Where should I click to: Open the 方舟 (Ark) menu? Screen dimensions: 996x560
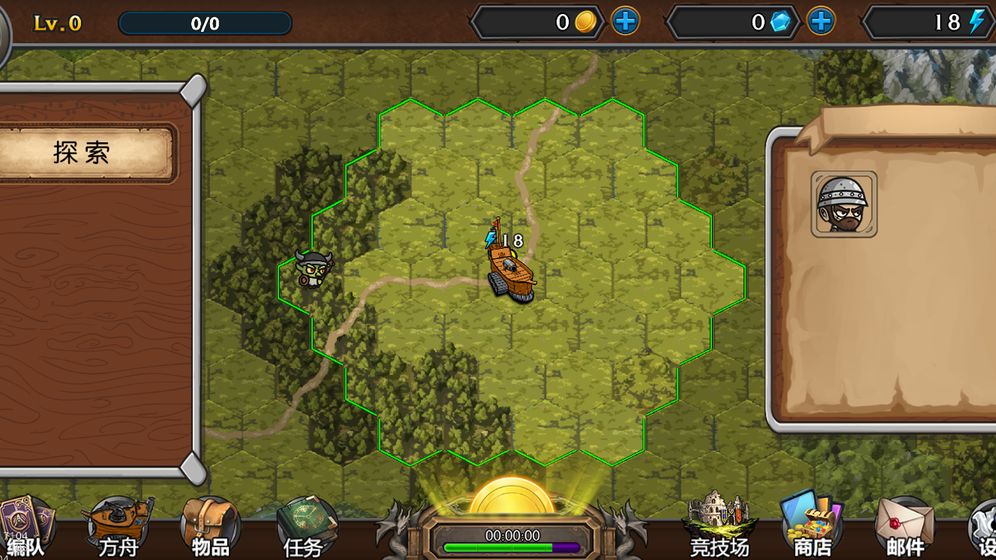[x=118, y=526]
